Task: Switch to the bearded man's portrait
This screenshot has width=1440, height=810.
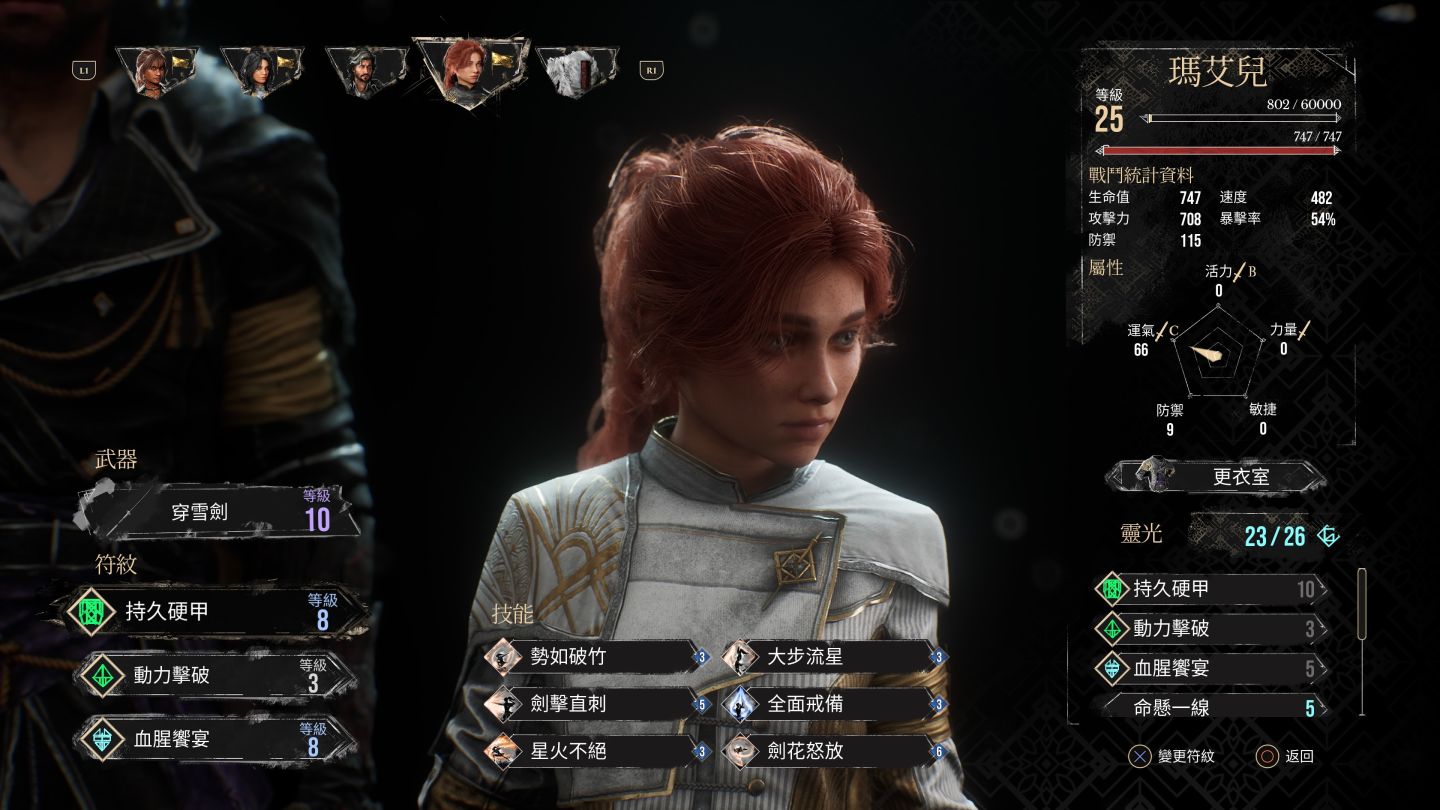Action: pyautogui.click(x=366, y=71)
